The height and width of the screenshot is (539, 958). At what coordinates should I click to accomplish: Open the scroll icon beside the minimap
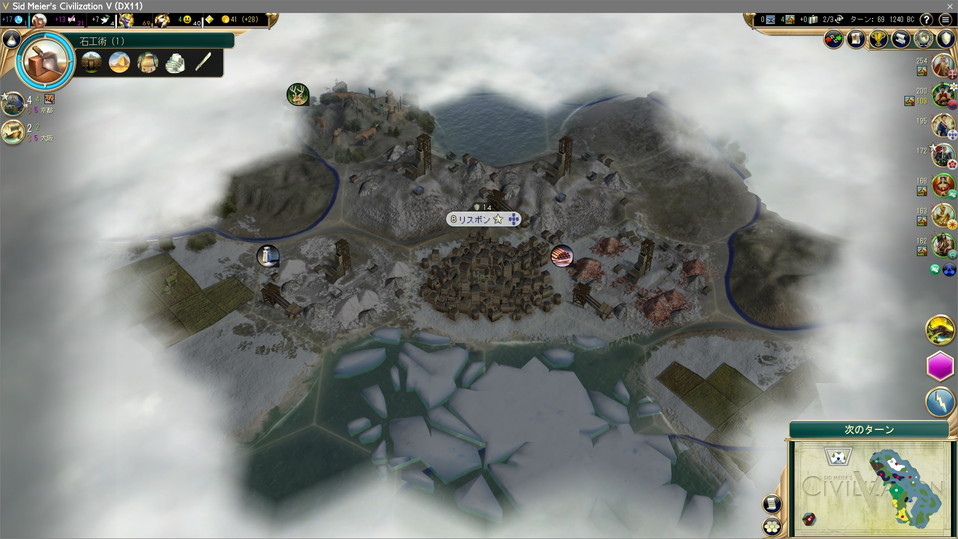click(x=771, y=504)
